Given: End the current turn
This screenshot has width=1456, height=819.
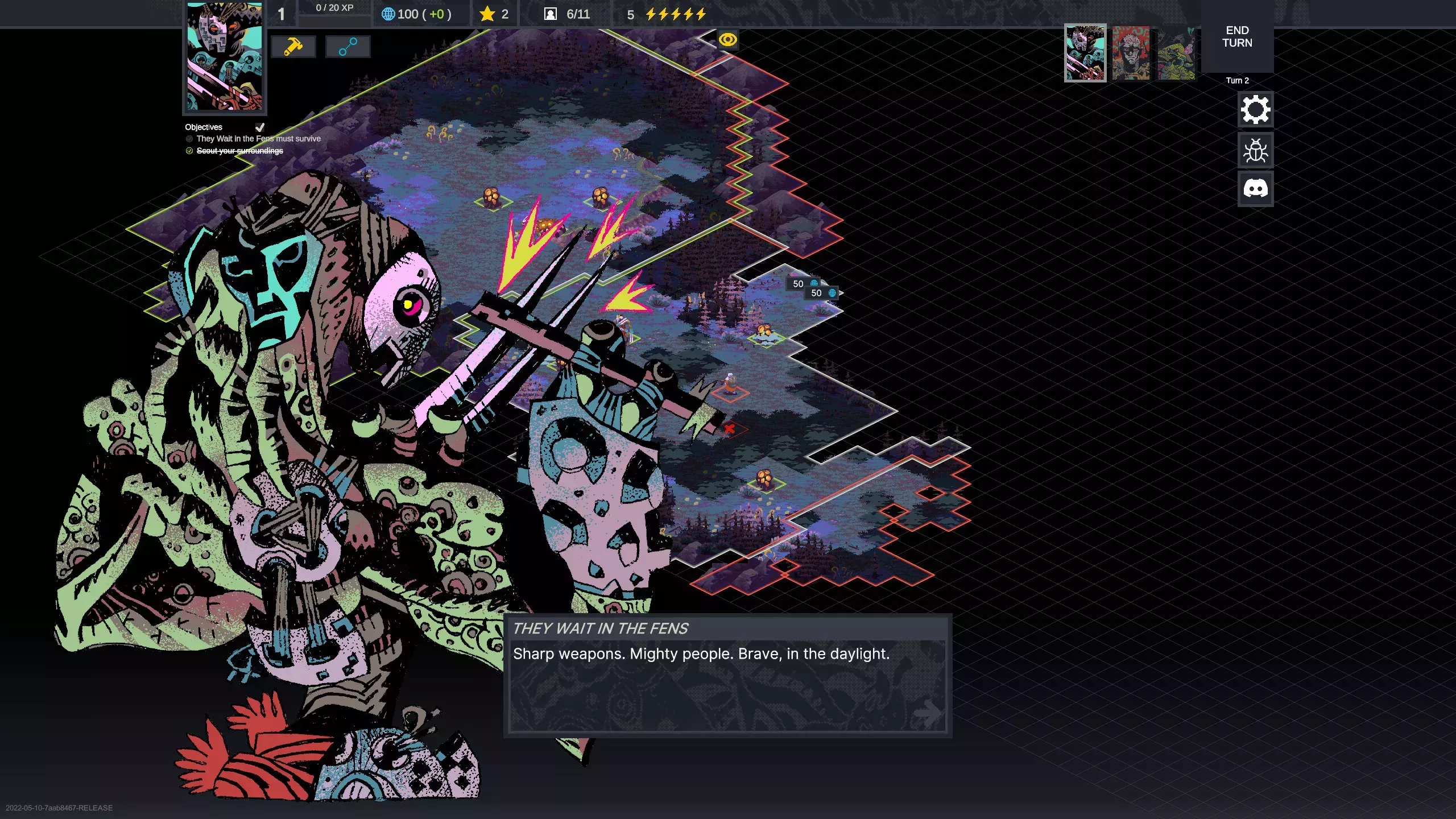Looking at the screenshot, I should tap(1237, 37).
